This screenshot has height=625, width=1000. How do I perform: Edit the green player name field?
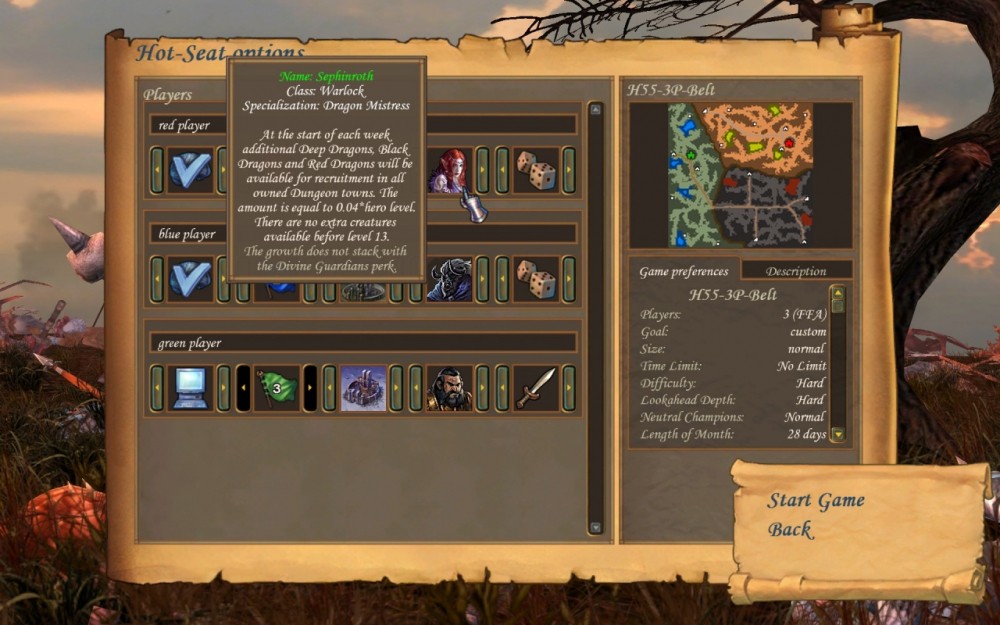[362, 343]
